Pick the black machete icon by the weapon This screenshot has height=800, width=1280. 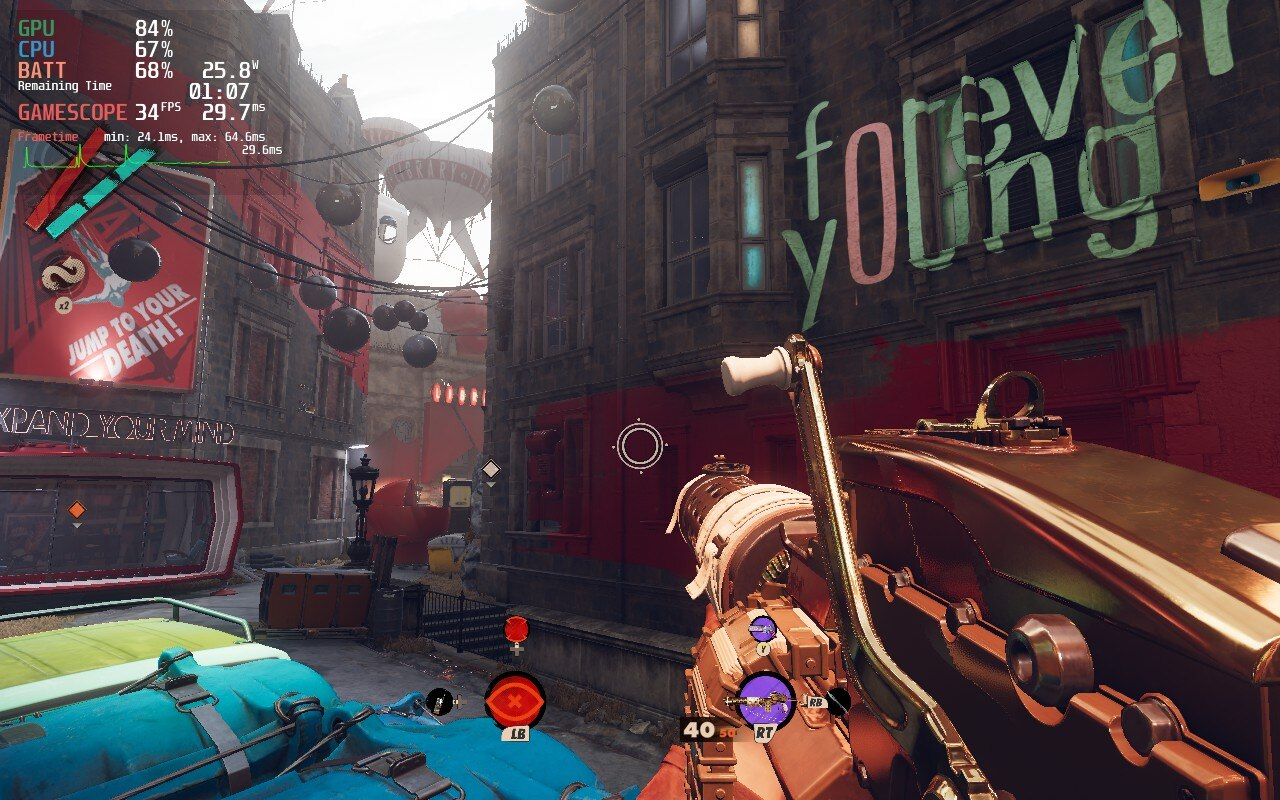pos(838,701)
